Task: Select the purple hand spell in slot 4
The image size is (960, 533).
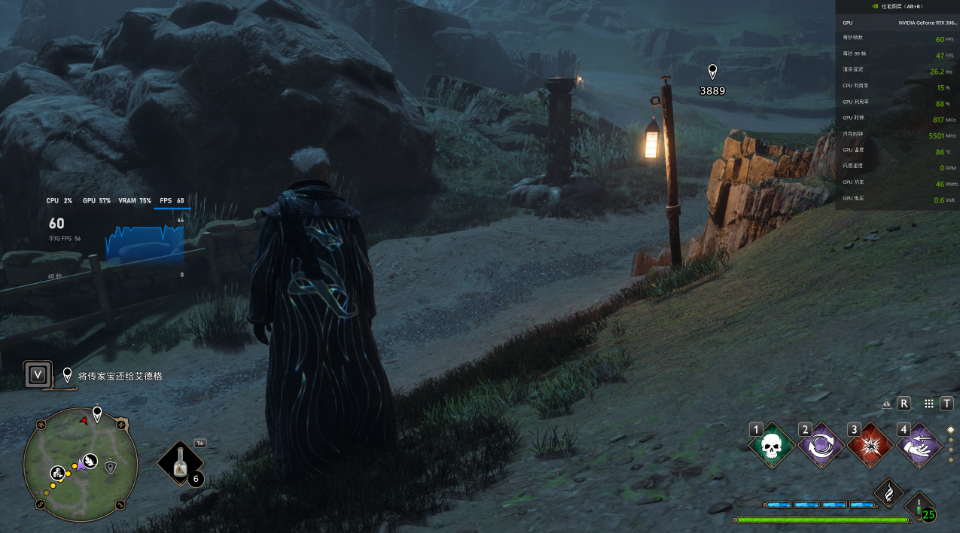Action: coord(919,446)
